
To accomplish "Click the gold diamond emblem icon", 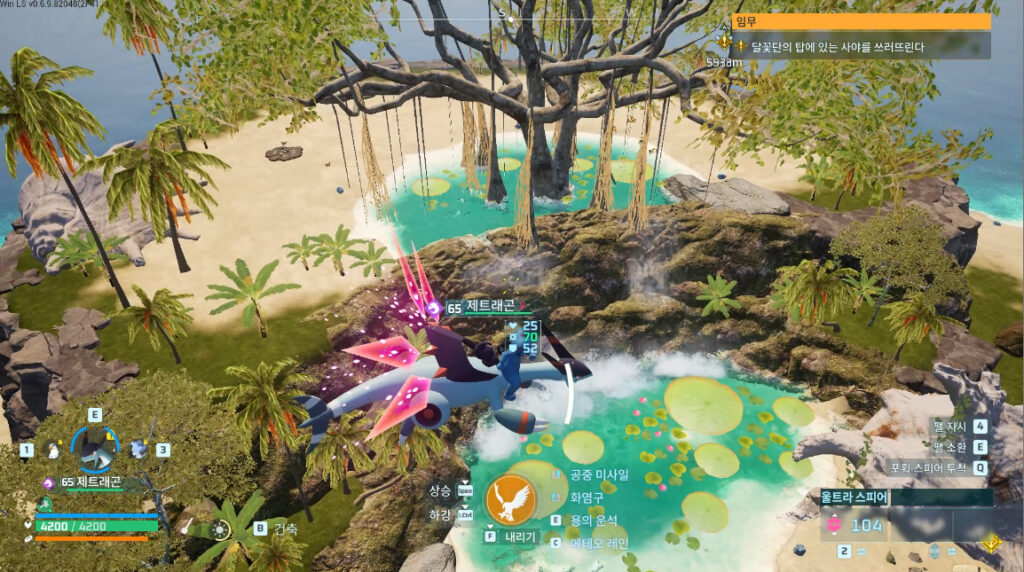I will coord(991,543).
